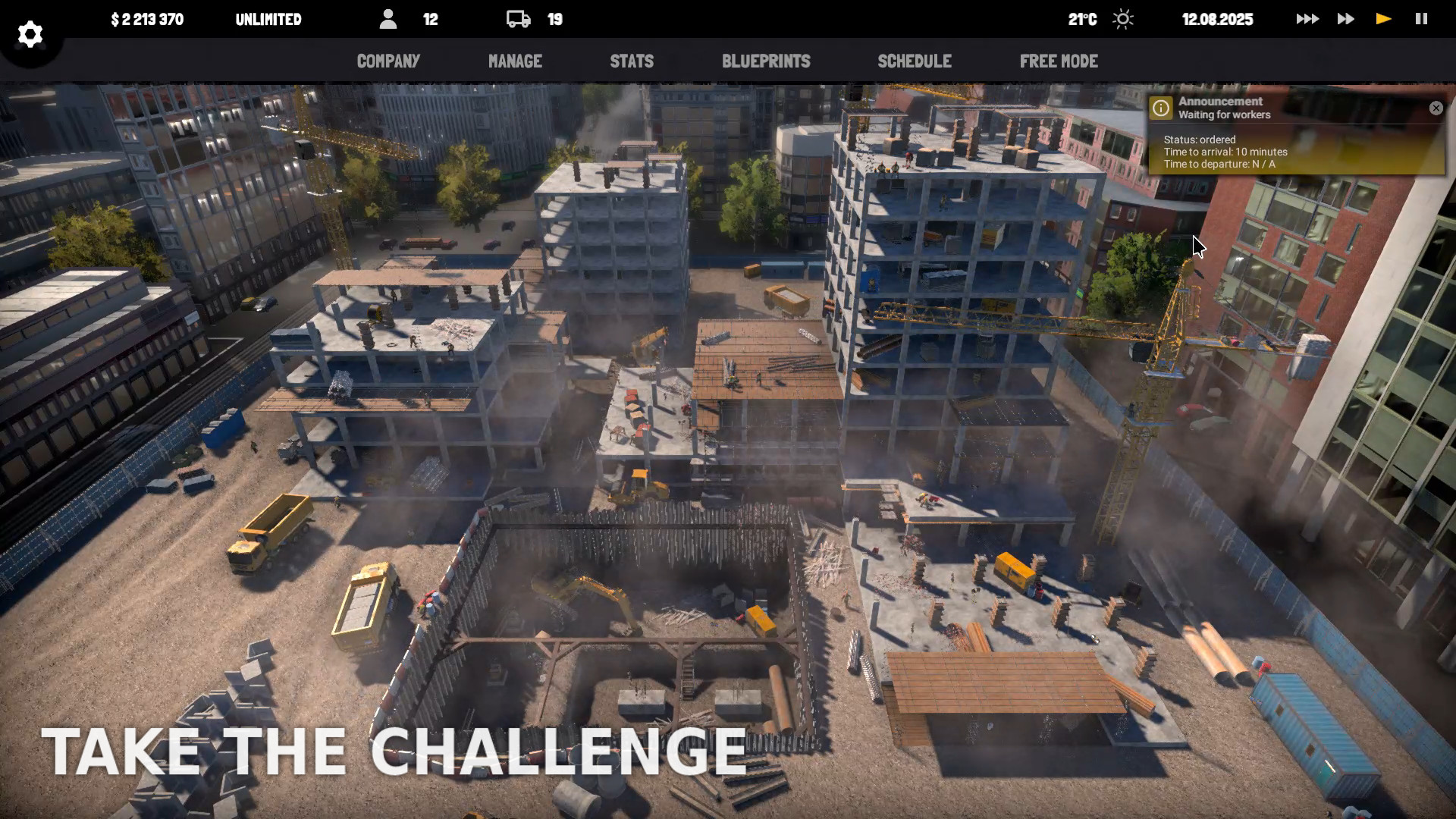Click the delivery truck fleet icon

pos(519,19)
